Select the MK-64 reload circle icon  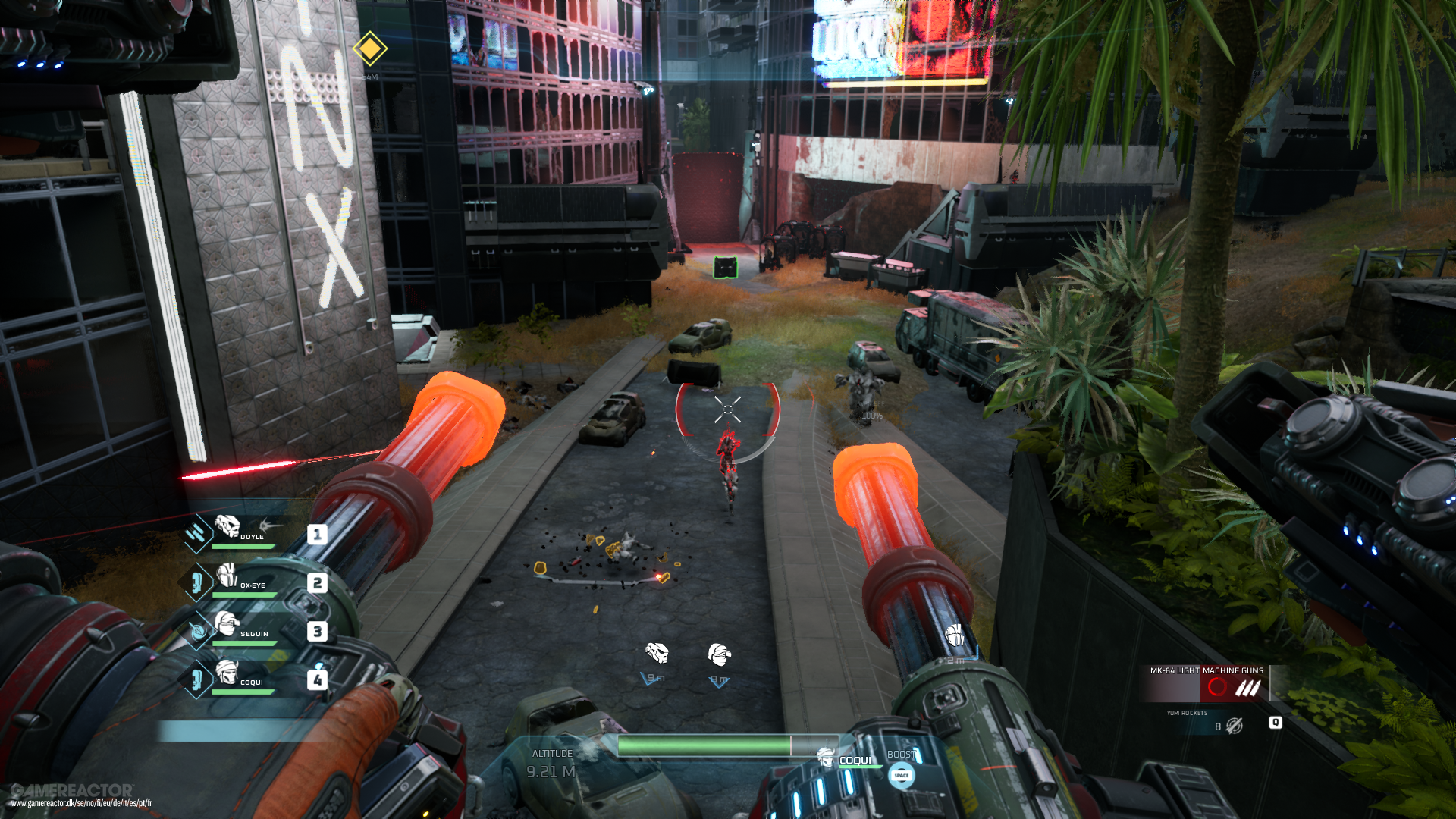pyautogui.click(x=1217, y=687)
